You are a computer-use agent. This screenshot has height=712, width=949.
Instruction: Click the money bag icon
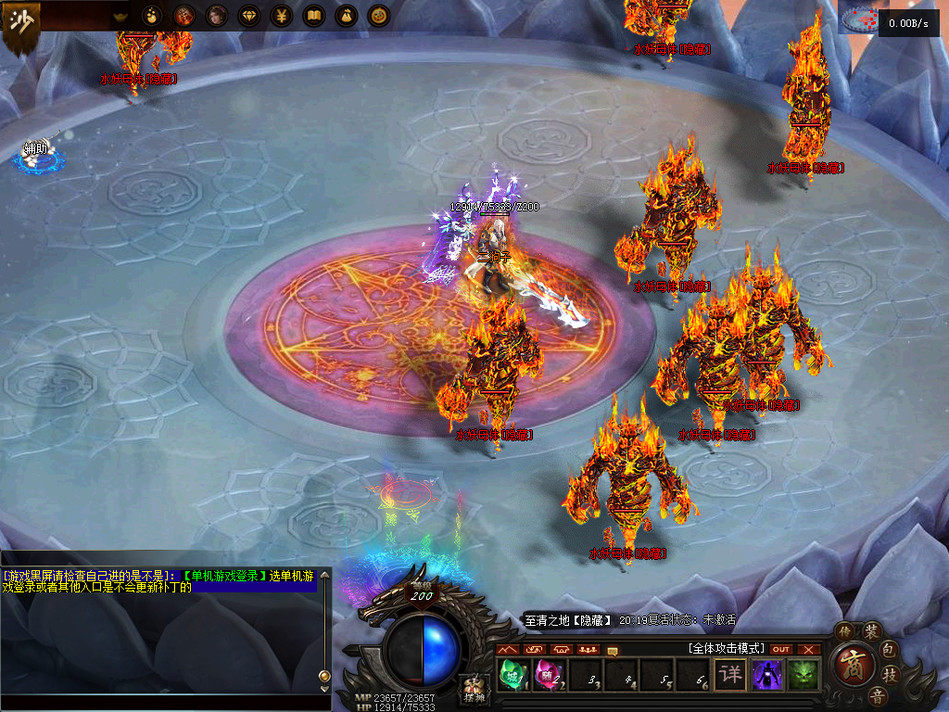345,15
